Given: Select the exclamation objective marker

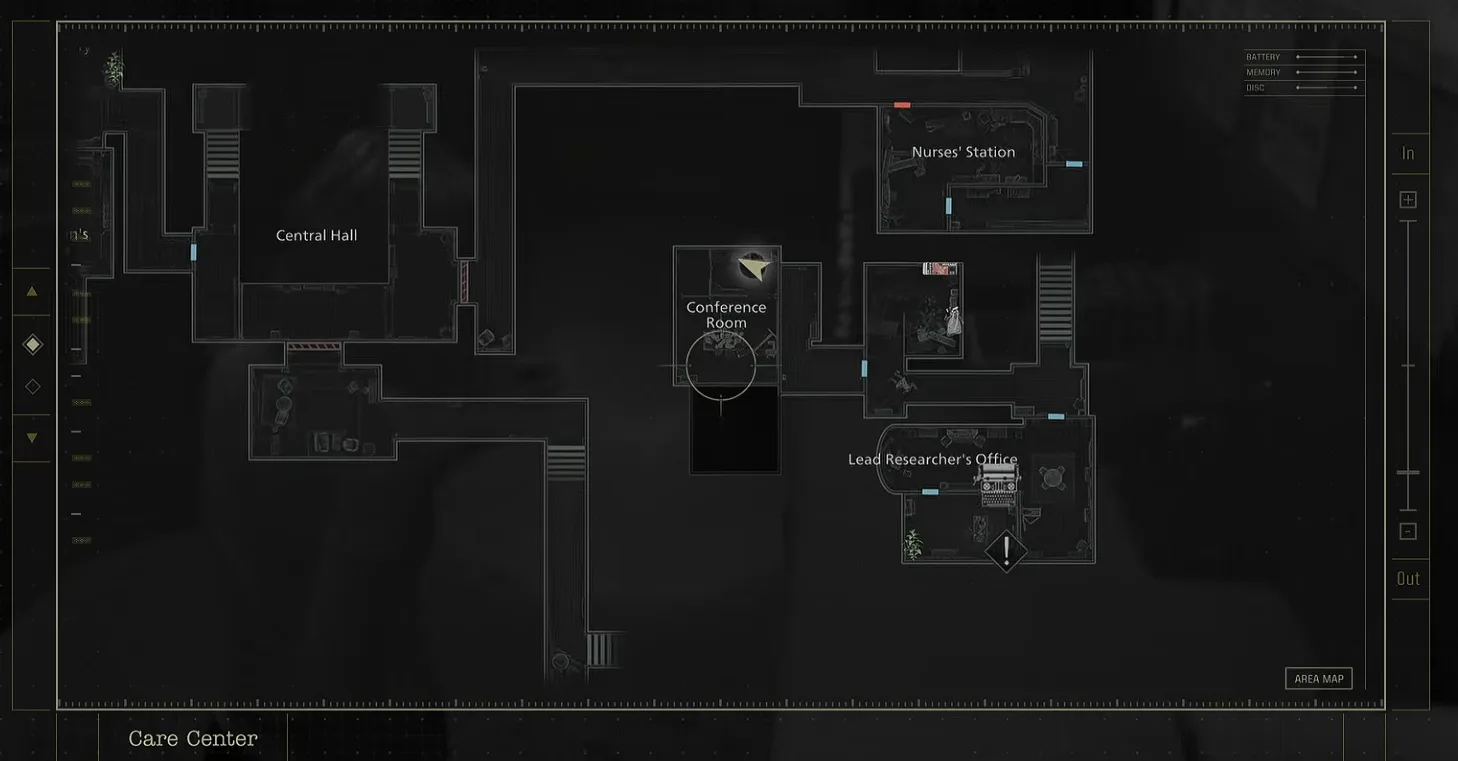Looking at the screenshot, I should (1006, 550).
